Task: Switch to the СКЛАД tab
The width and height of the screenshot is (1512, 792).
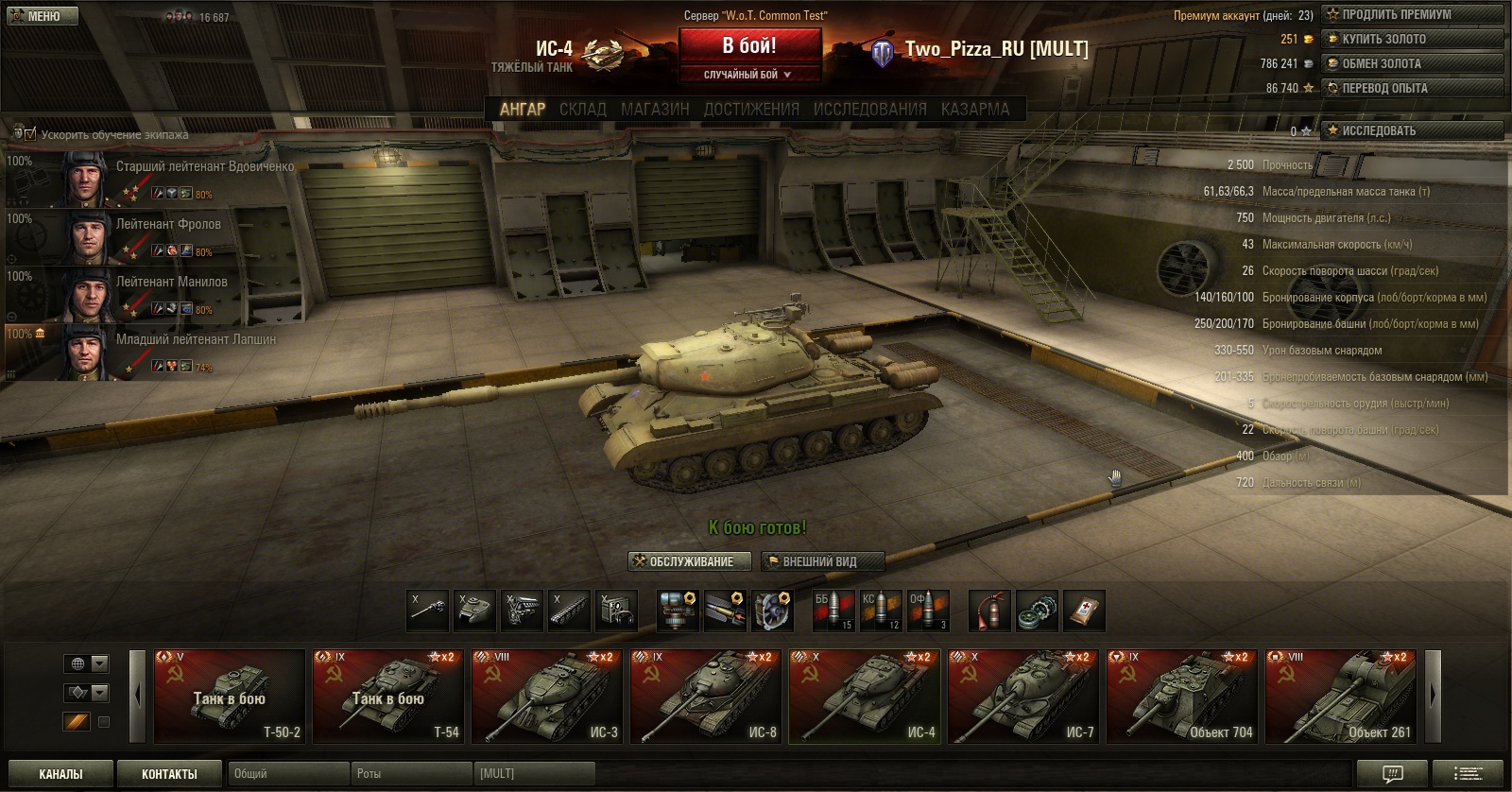Action: (582, 110)
